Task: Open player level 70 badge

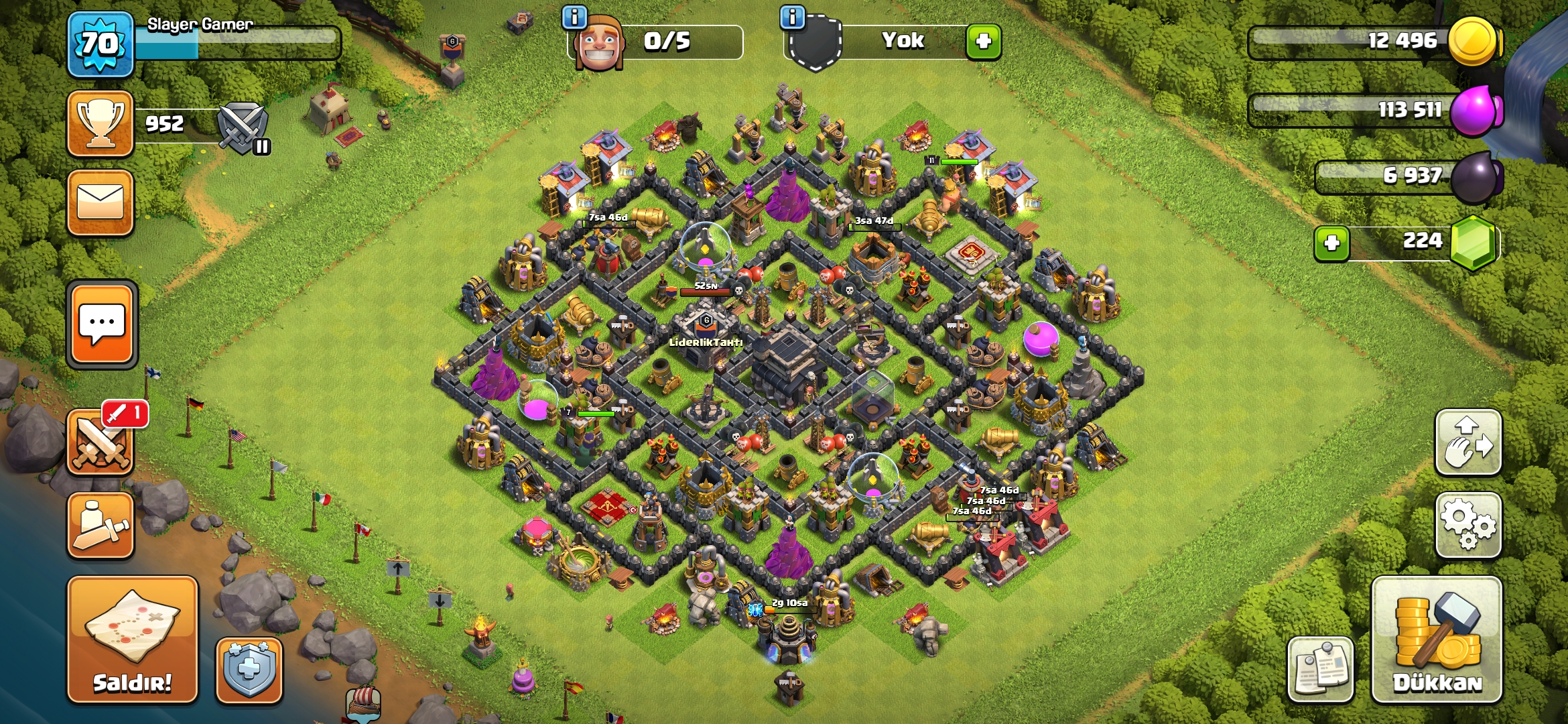Action: pyautogui.click(x=101, y=45)
